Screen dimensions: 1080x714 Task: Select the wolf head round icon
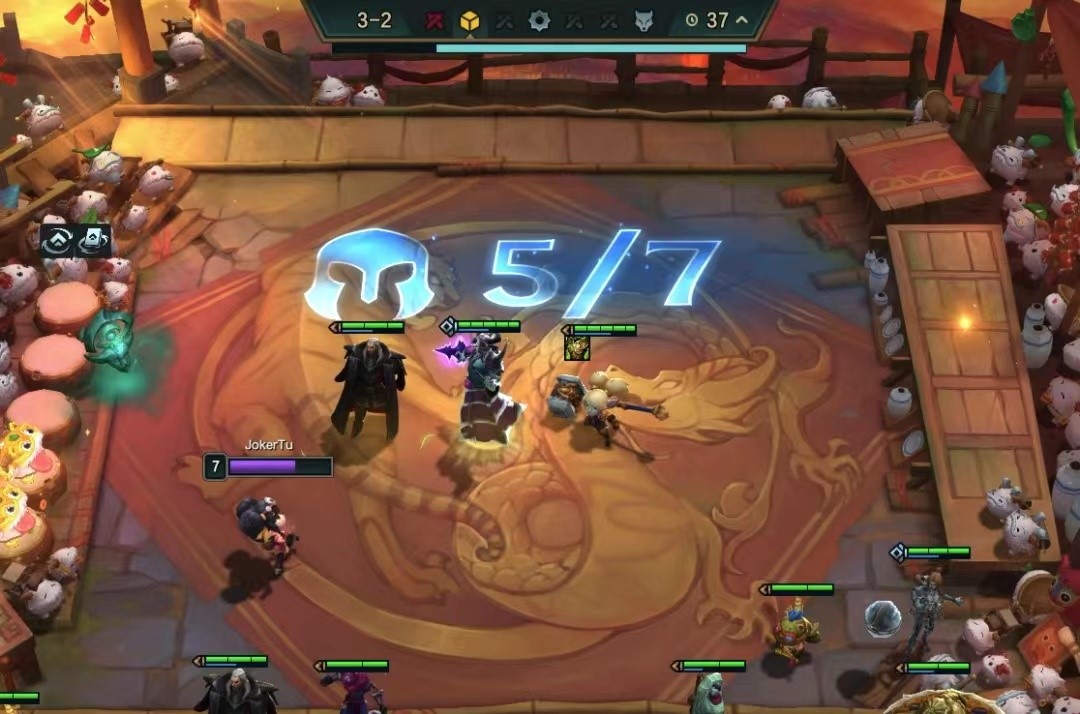click(644, 20)
